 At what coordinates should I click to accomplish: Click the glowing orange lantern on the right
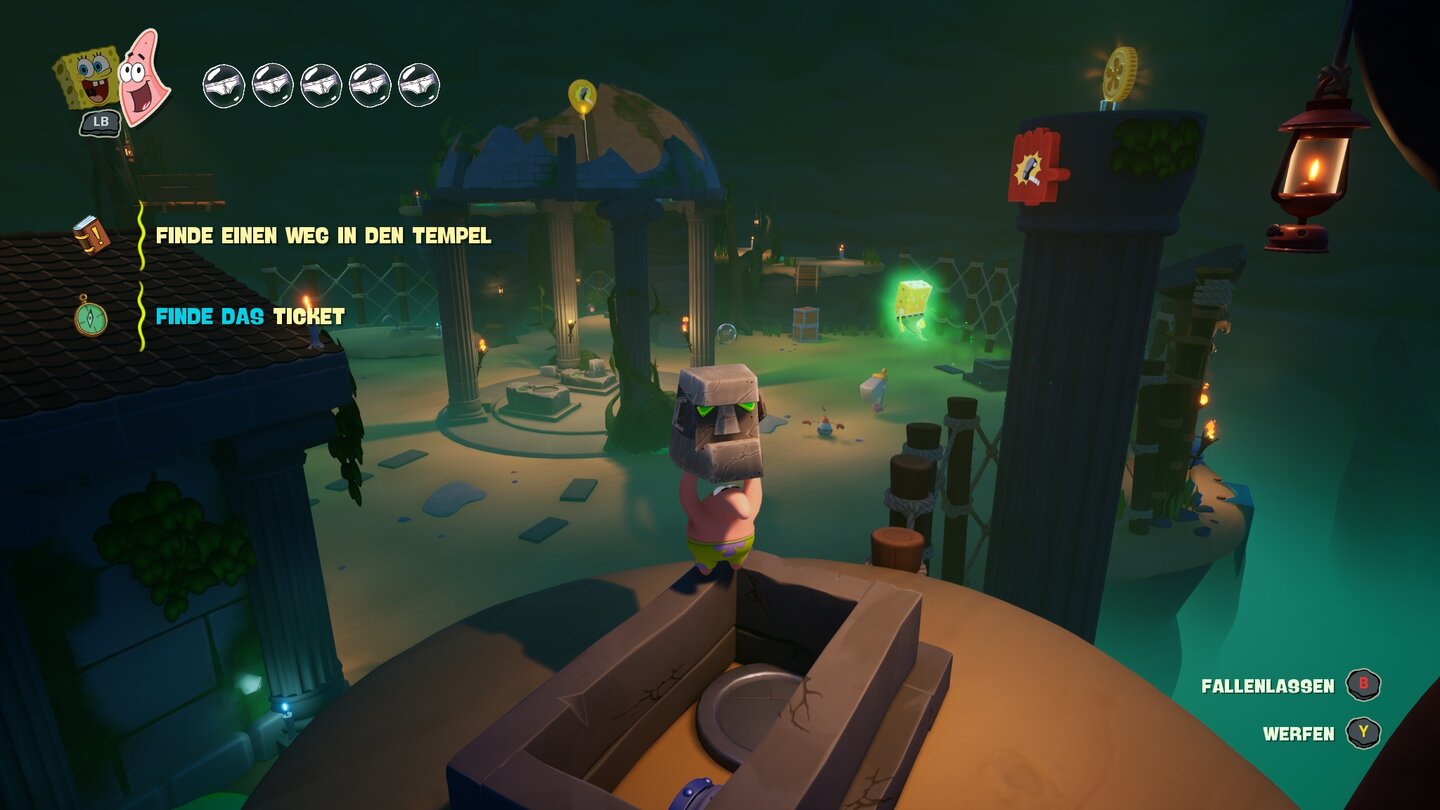click(1310, 165)
